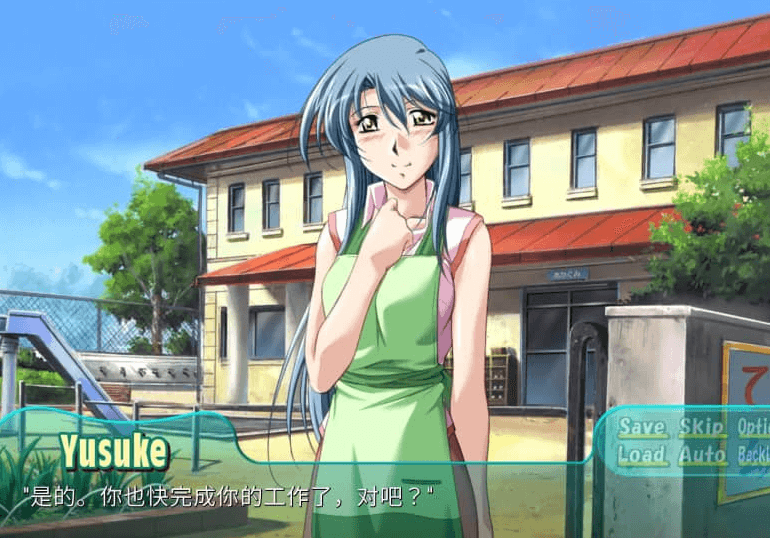Activate Skip to fast-forward dialogue
The height and width of the screenshot is (538, 770).
tap(701, 427)
